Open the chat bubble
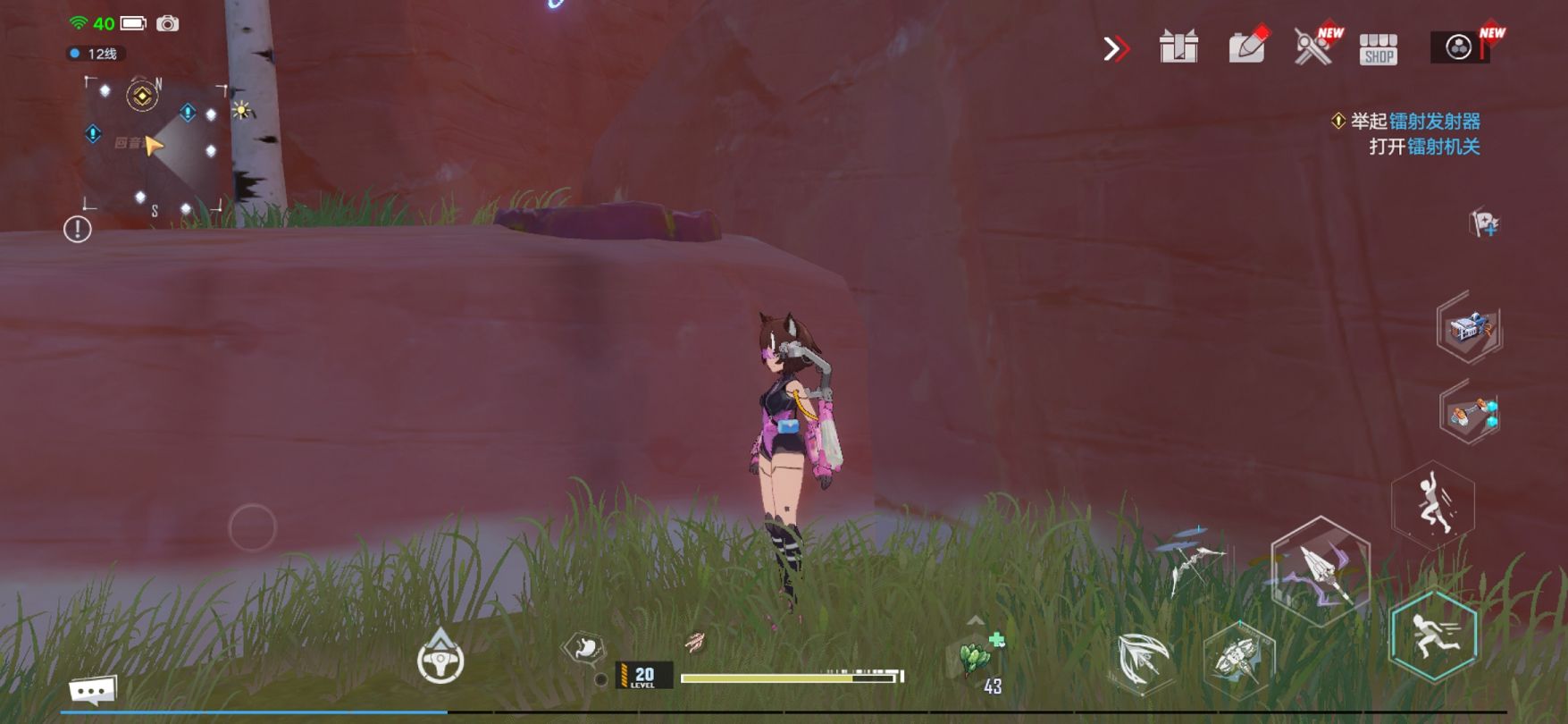 tap(93, 690)
